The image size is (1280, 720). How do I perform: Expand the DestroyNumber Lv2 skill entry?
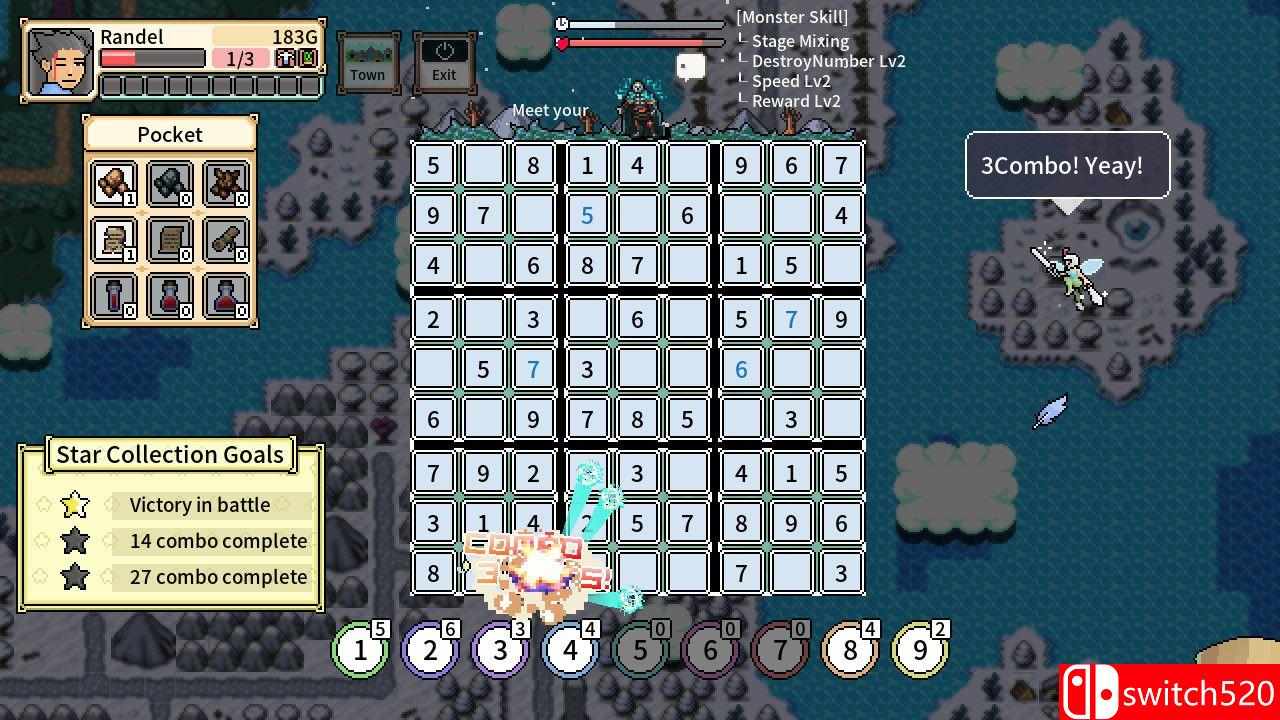(x=828, y=61)
